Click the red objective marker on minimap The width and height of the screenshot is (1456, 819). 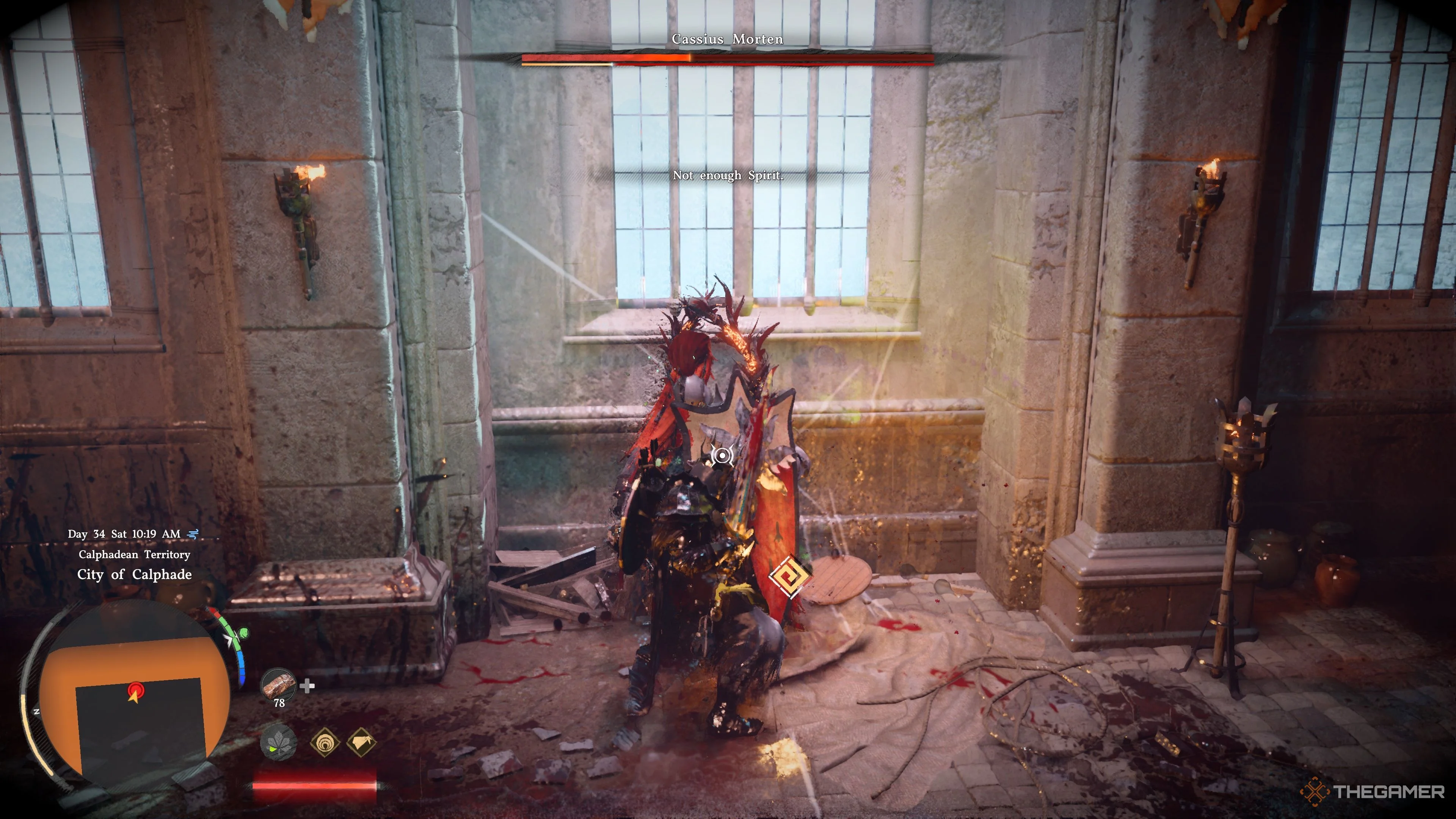pyautogui.click(x=135, y=690)
